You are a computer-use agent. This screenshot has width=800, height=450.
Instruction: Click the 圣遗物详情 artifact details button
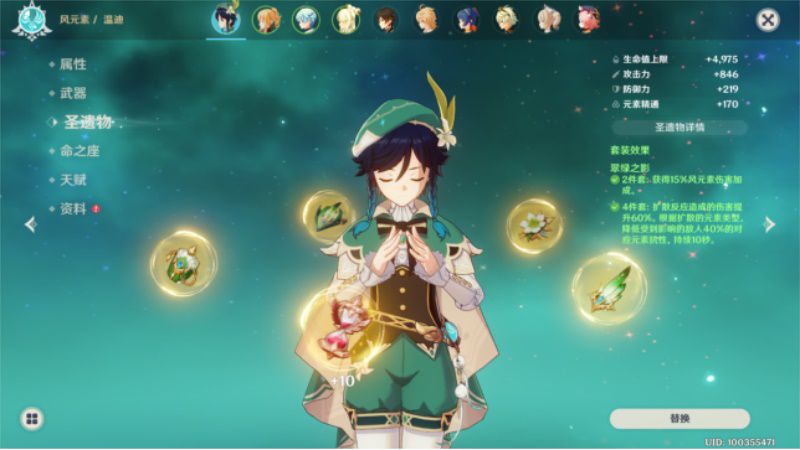tap(679, 128)
